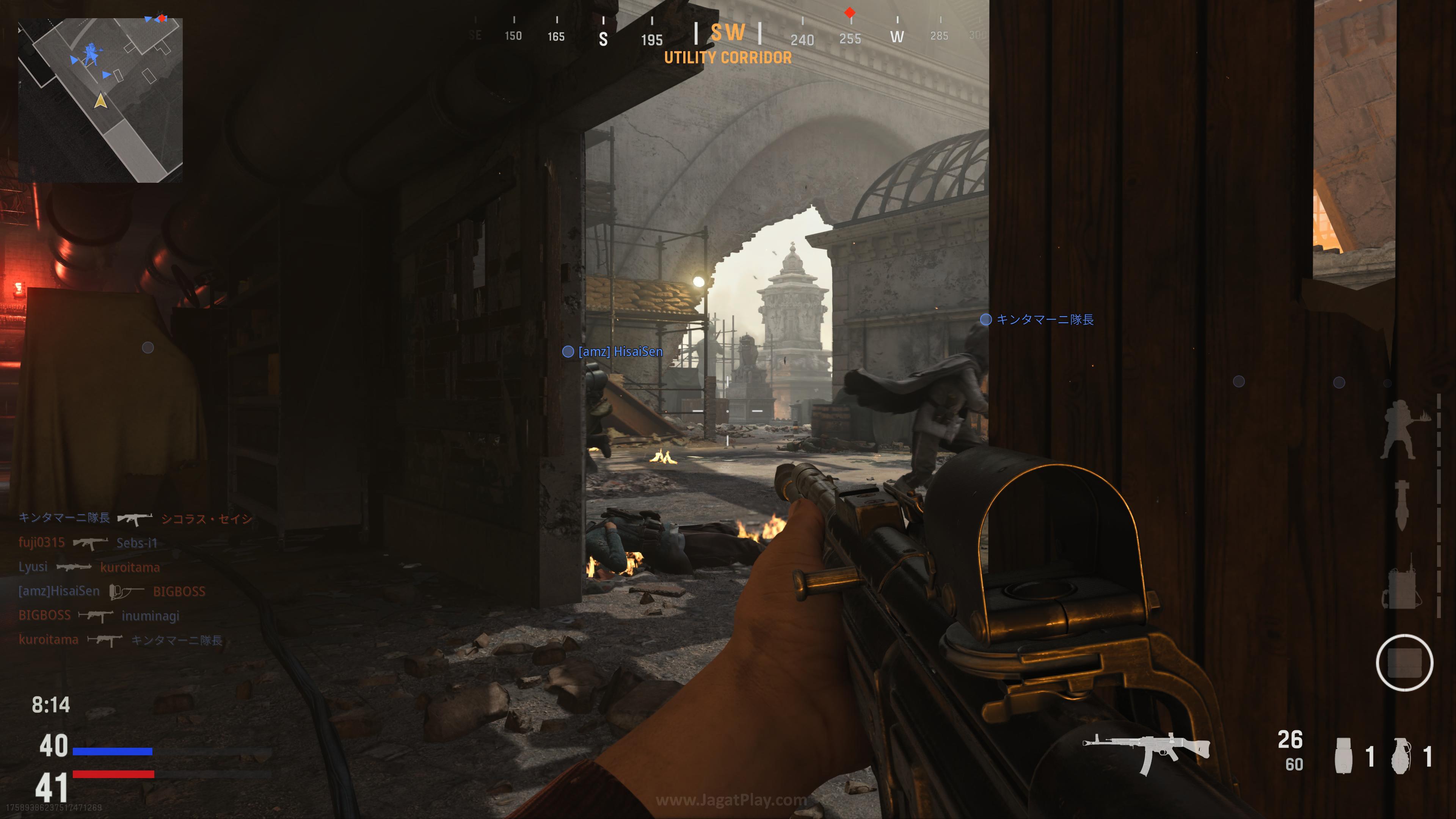The width and height of the screenshot is (1456, 819).
Task: Select the Lyusi and kuroitama killfeed row
Action: tap(89, 567)
